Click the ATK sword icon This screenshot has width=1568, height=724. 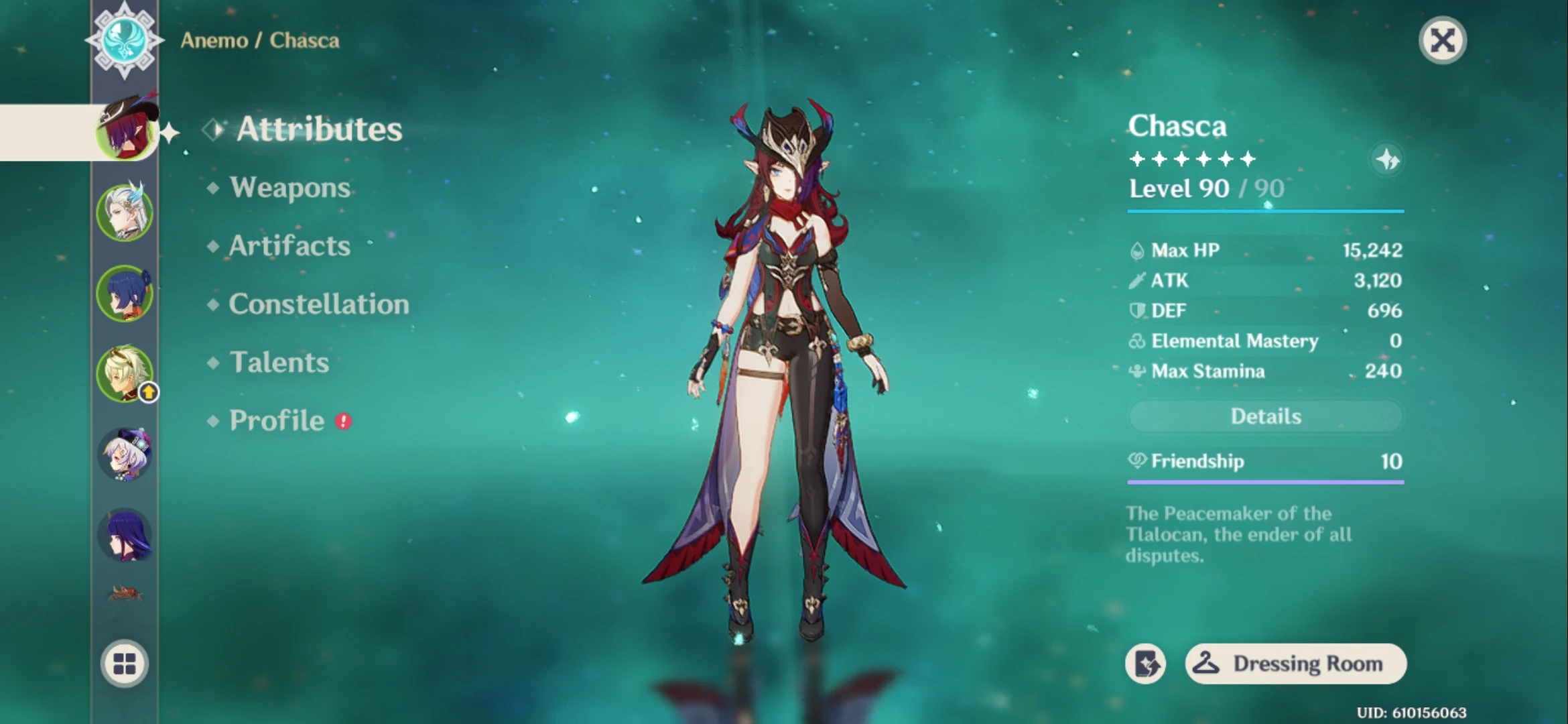(x=1138, y=280)
